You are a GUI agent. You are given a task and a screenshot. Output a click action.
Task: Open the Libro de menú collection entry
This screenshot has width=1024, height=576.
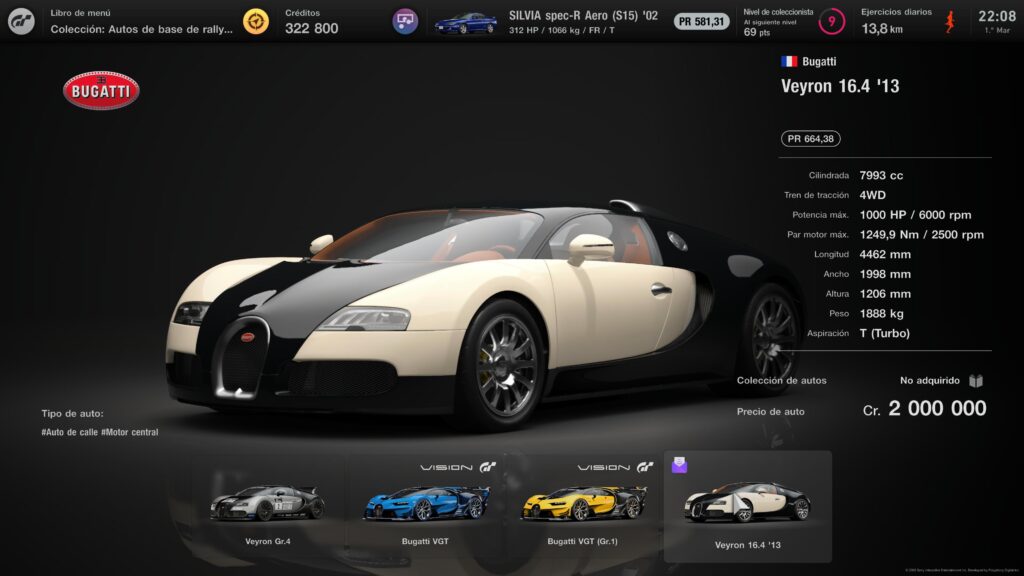[x=141, y=21]
